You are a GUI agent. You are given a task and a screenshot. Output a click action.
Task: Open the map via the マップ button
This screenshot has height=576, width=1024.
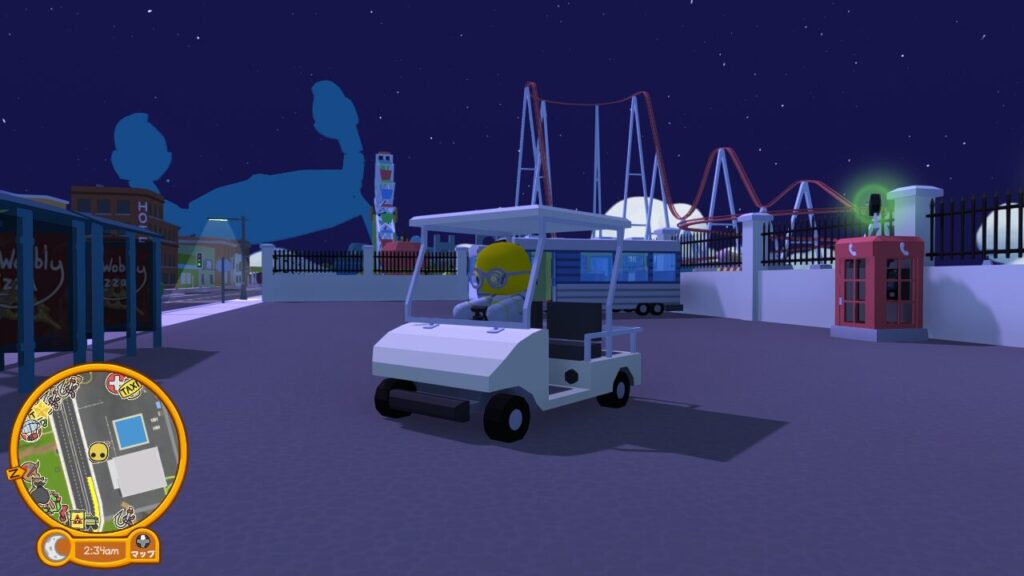coord(143,548)
